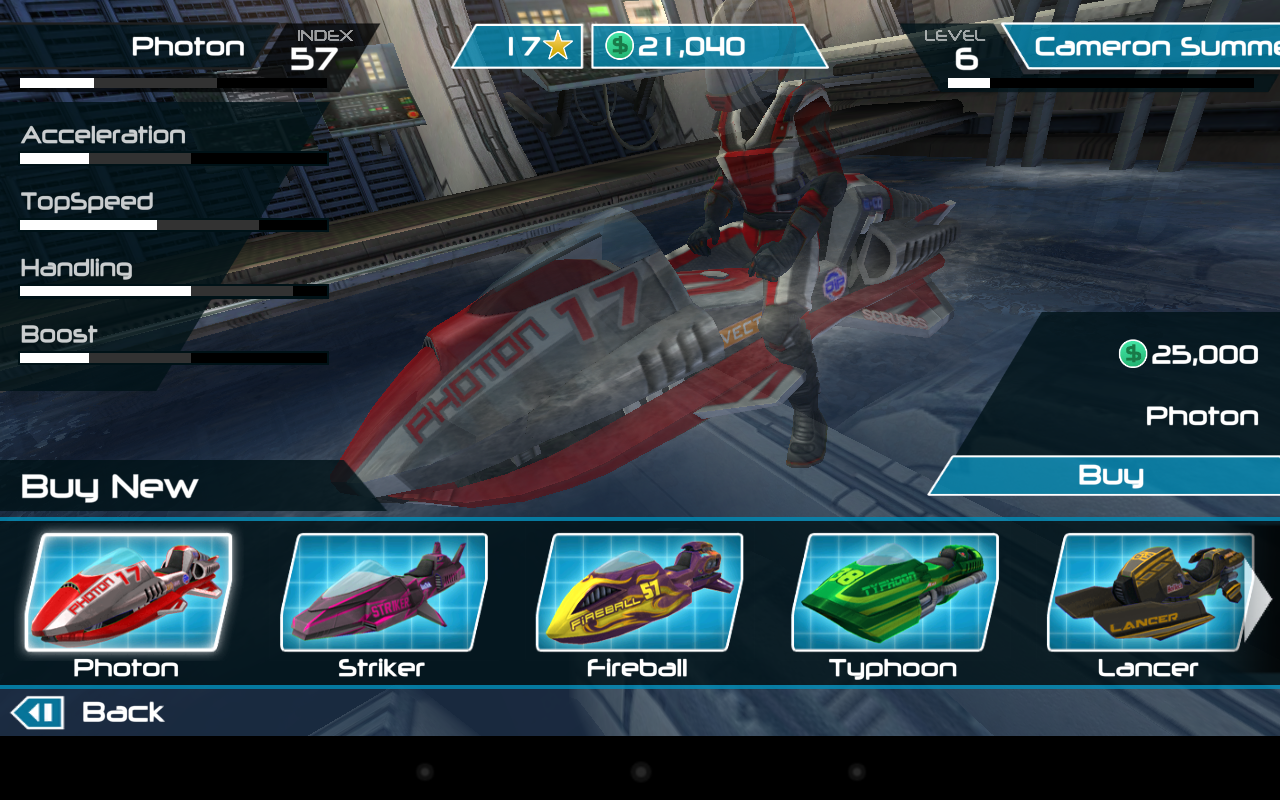This screenshot has width=1280, height=800.
Task: Click the TopSpeed stat bar
Action: click(x=175, y=225)
